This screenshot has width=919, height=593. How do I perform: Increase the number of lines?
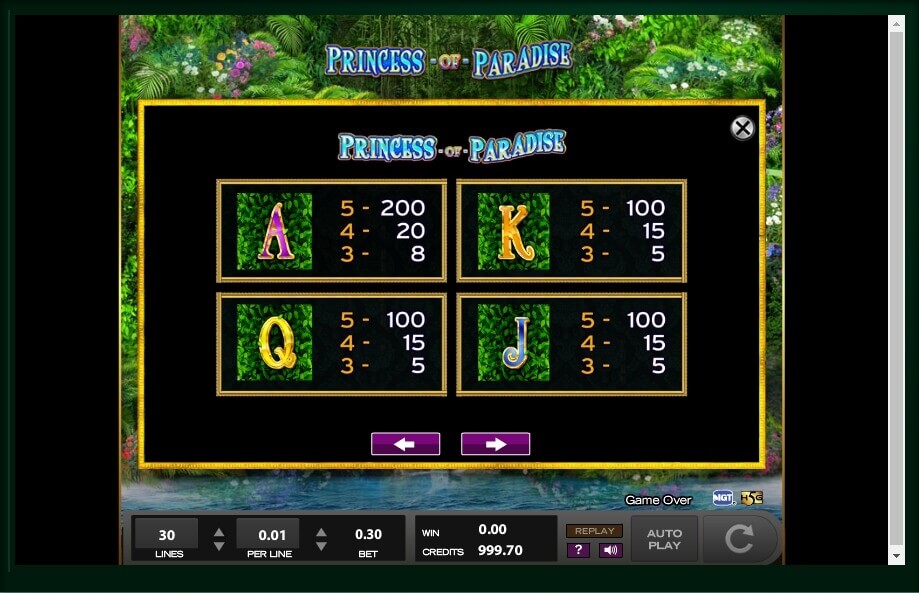(218, 532)
